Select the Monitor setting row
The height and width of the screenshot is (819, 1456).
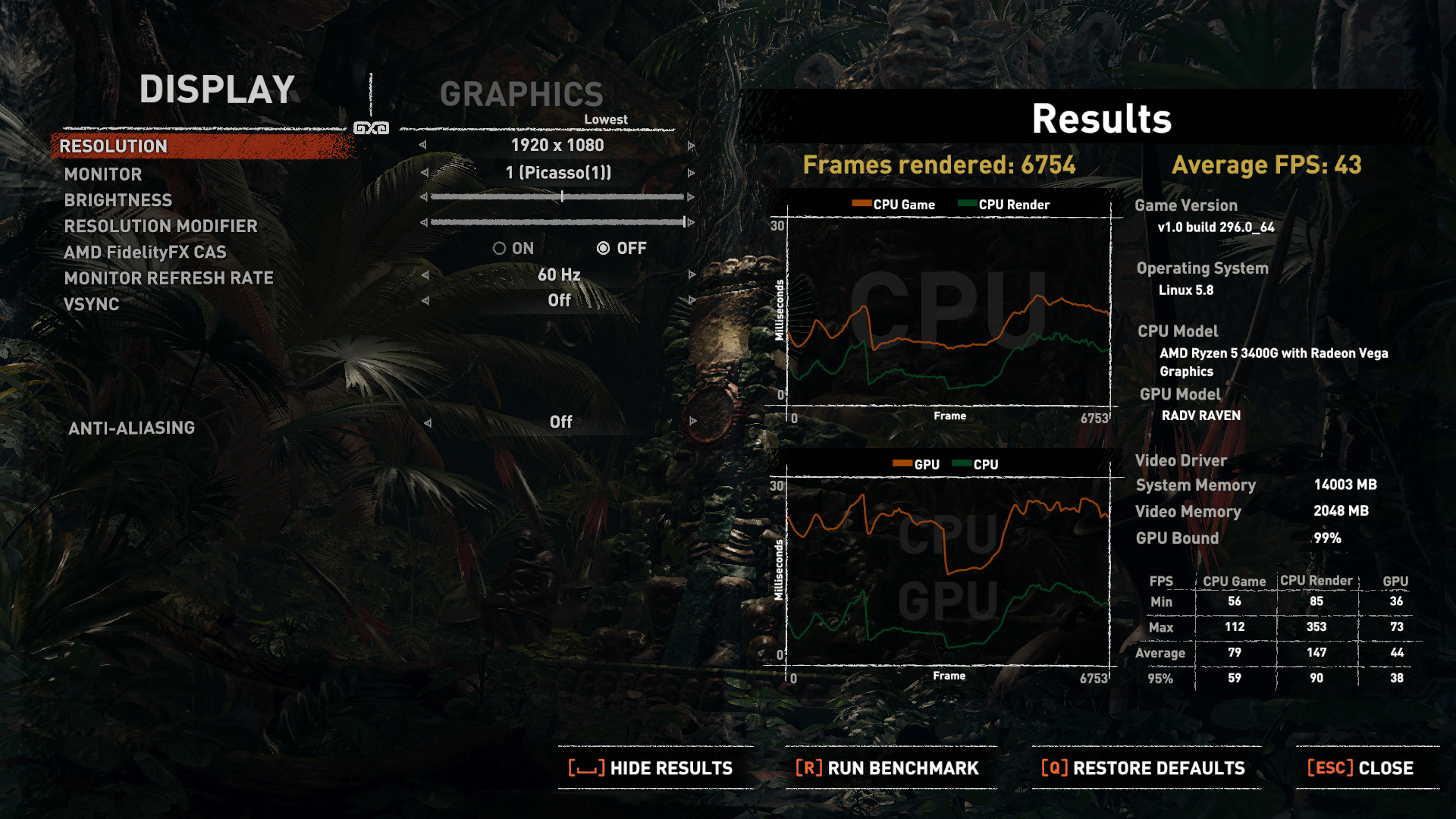click(x=103, y=174)
